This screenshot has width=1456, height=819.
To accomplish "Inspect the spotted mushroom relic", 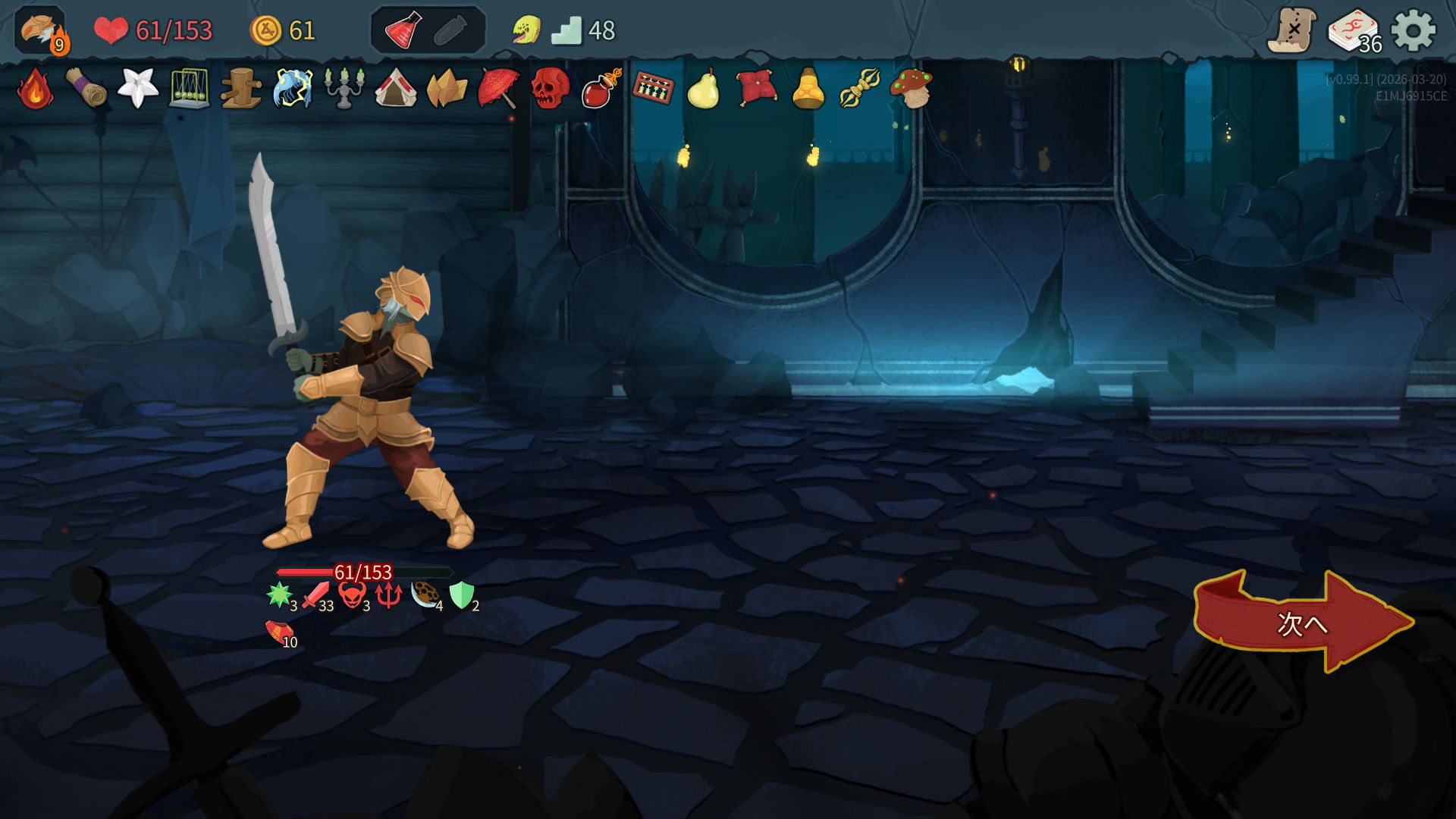I will click(x=912, y=89).
